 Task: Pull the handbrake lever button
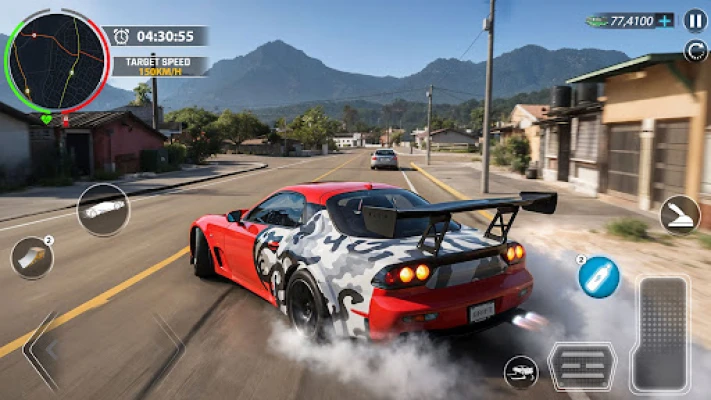pyautogui.click(x=679, y=215)
